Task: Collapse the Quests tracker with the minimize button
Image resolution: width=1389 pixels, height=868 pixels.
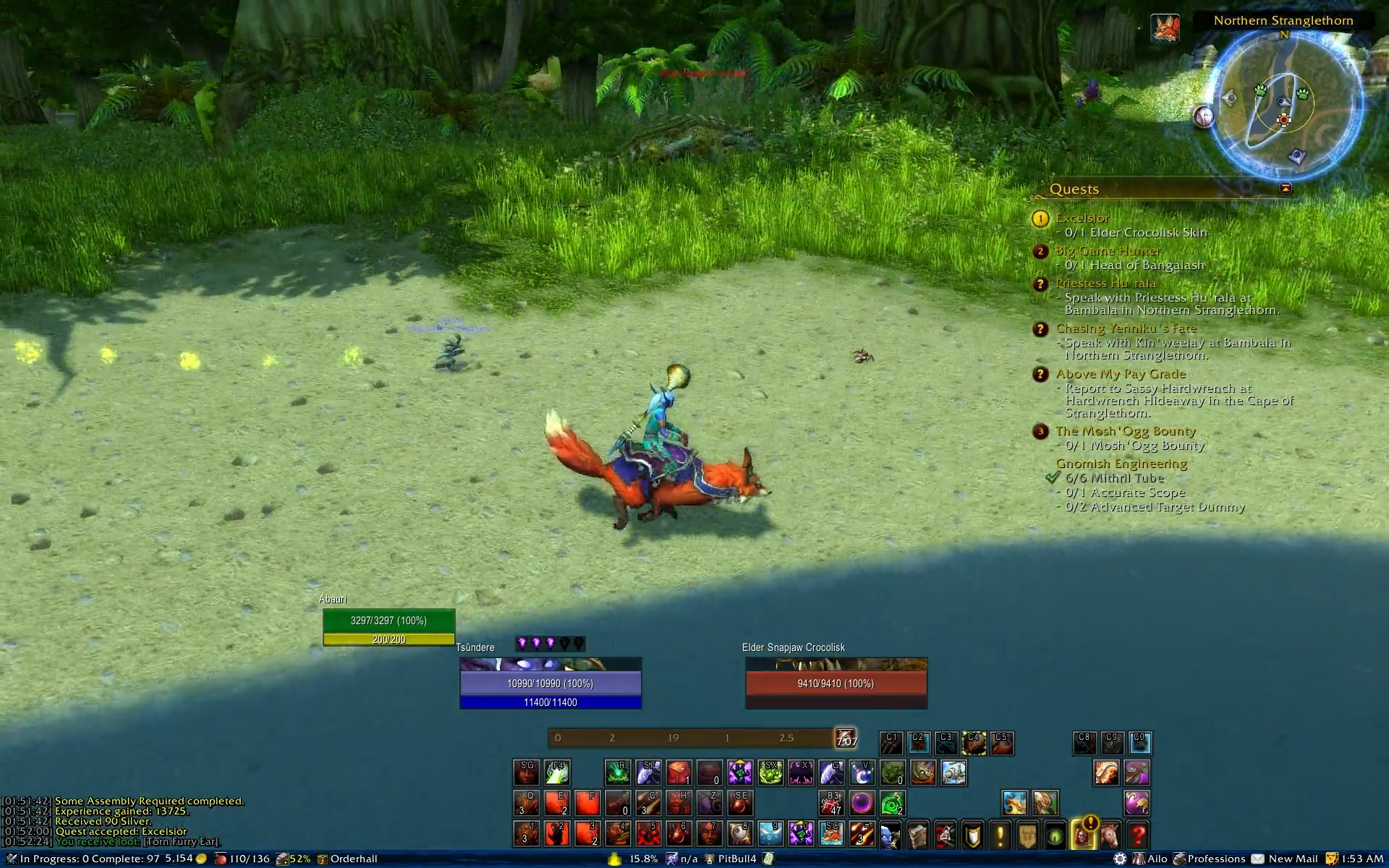Action: [x=1286, y=188]
